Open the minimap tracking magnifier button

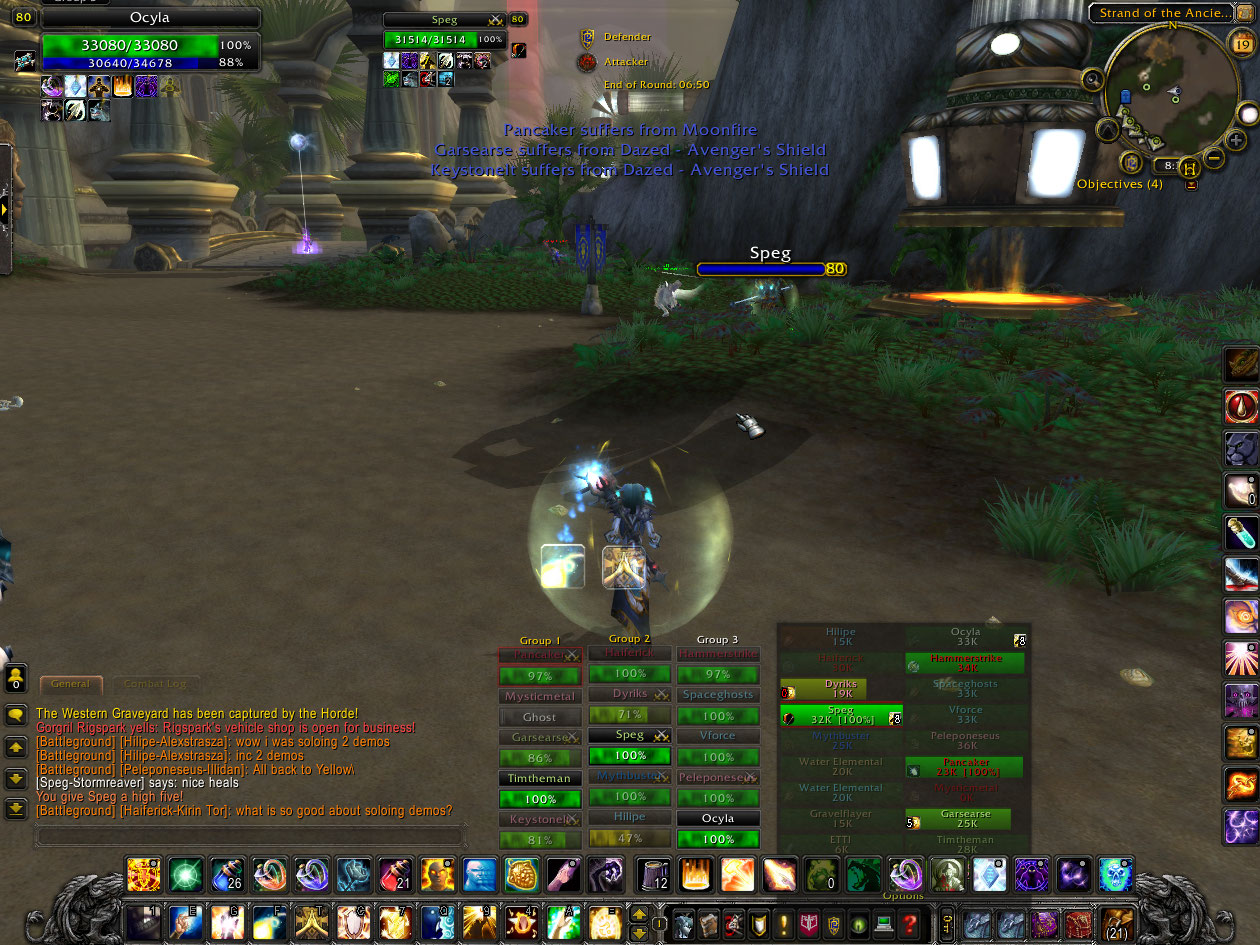coord(1093,80)
